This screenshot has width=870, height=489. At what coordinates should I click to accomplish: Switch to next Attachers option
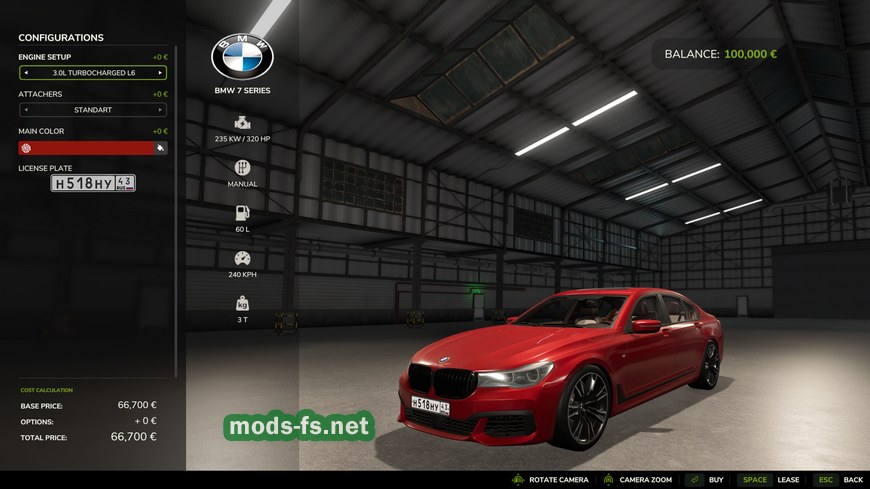[x=160, y=110]
